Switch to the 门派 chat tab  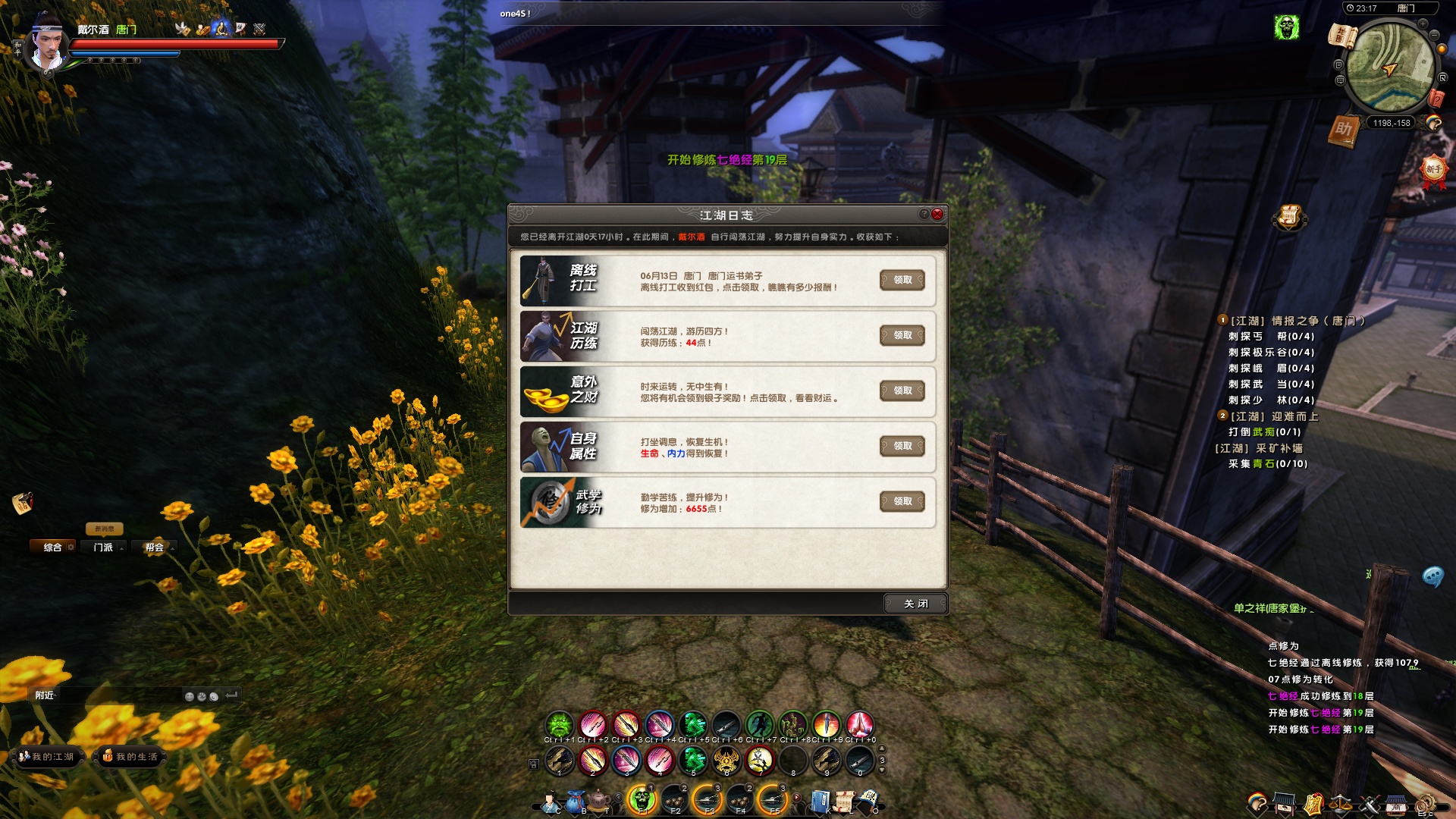[103, 548]
